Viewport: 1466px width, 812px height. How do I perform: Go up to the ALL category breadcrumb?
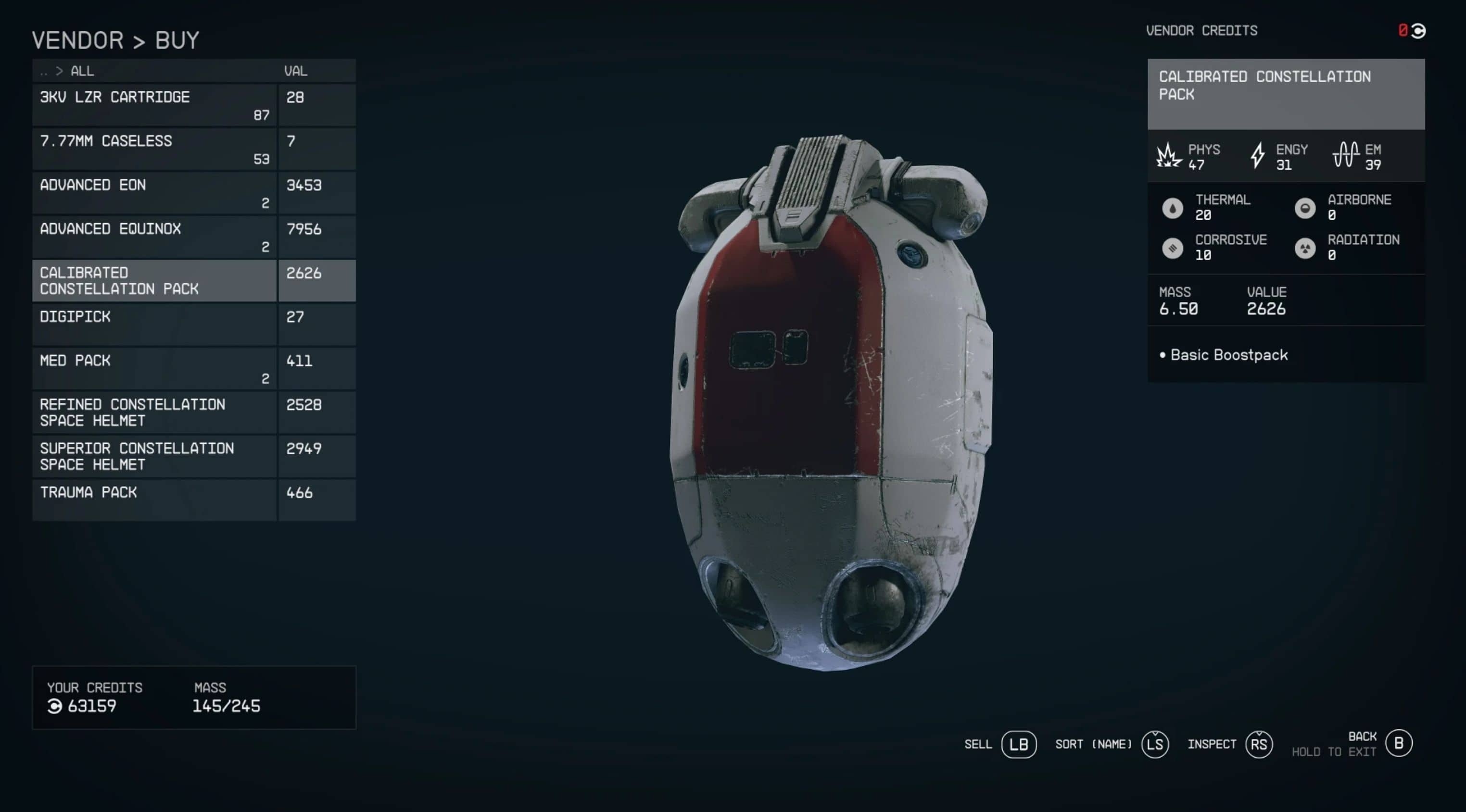[x=82, y=71]
